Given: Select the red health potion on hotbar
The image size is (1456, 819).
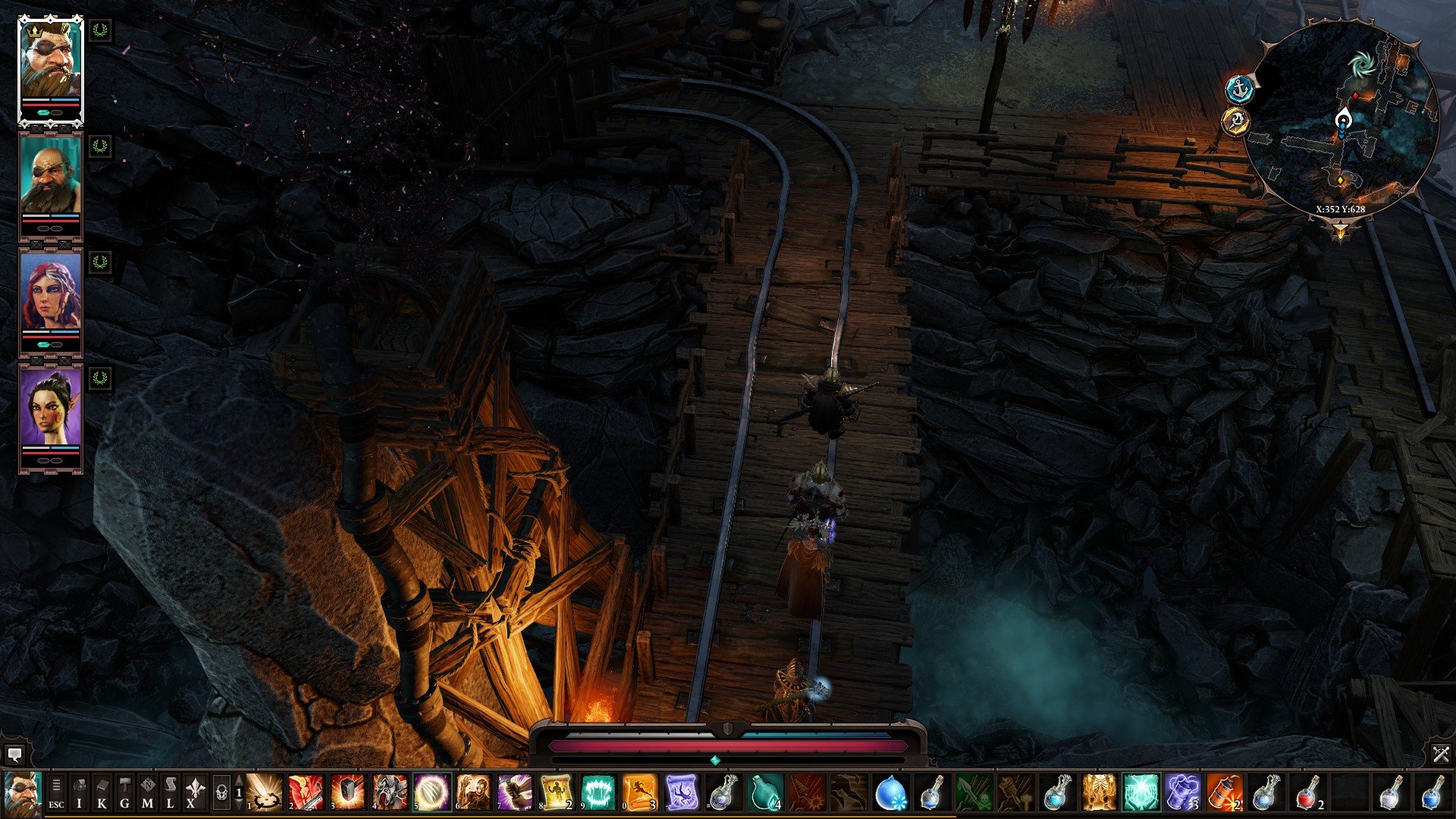Looking at the screenshot, I should [x=1307, y=792].
